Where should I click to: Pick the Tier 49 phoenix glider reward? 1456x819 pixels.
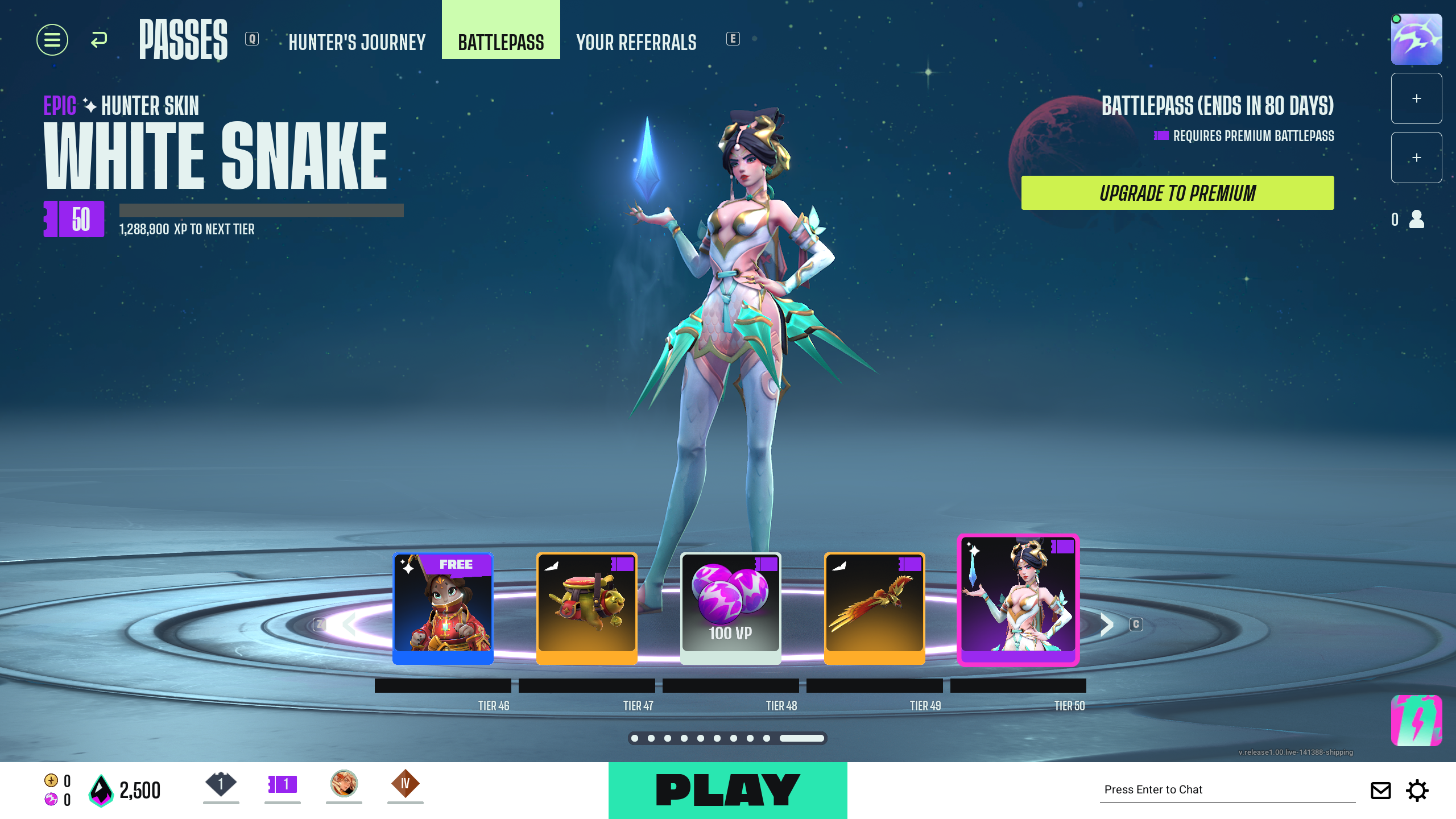[x=875, y=606]
